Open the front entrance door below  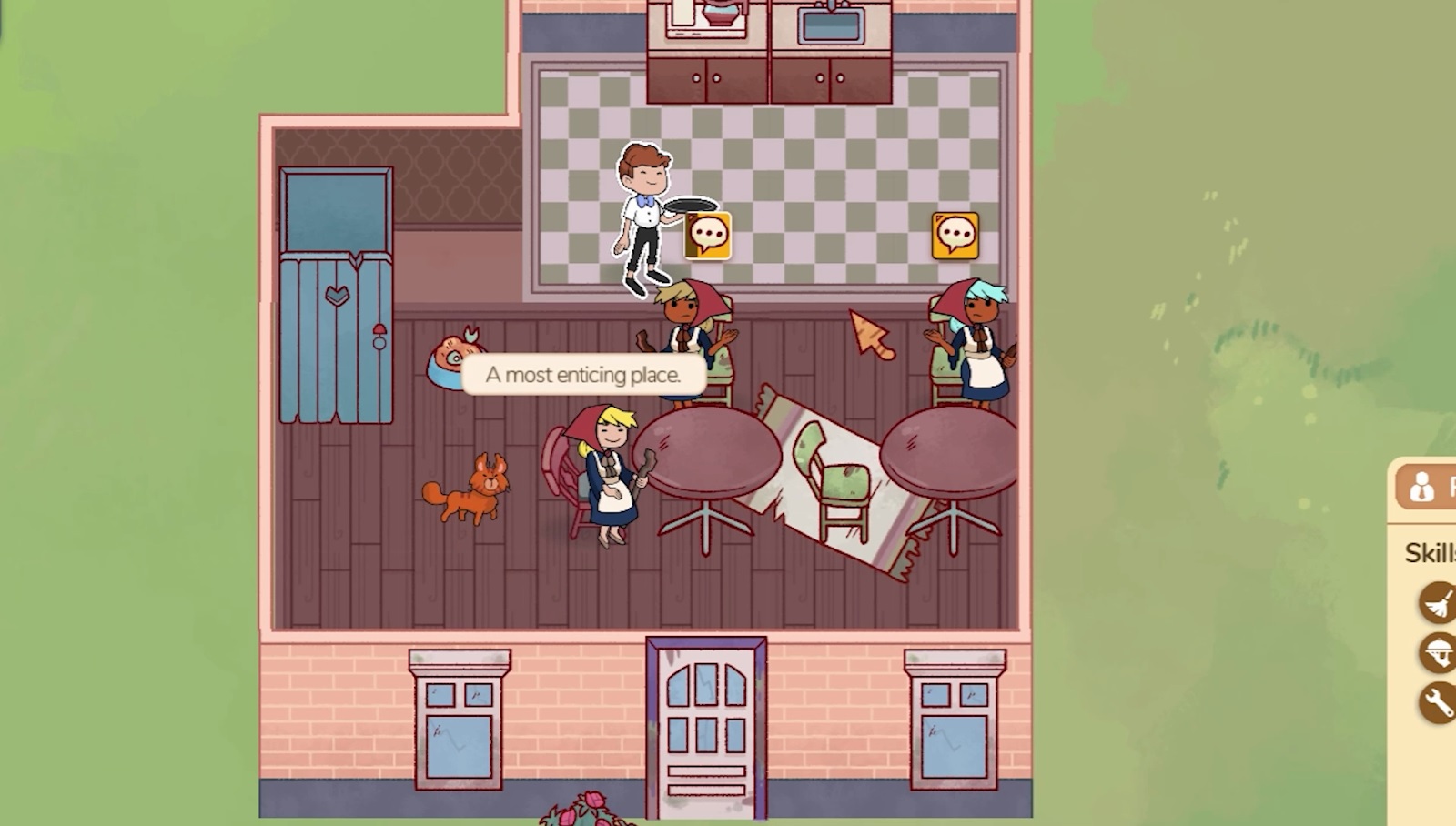[x=703, y=728]
